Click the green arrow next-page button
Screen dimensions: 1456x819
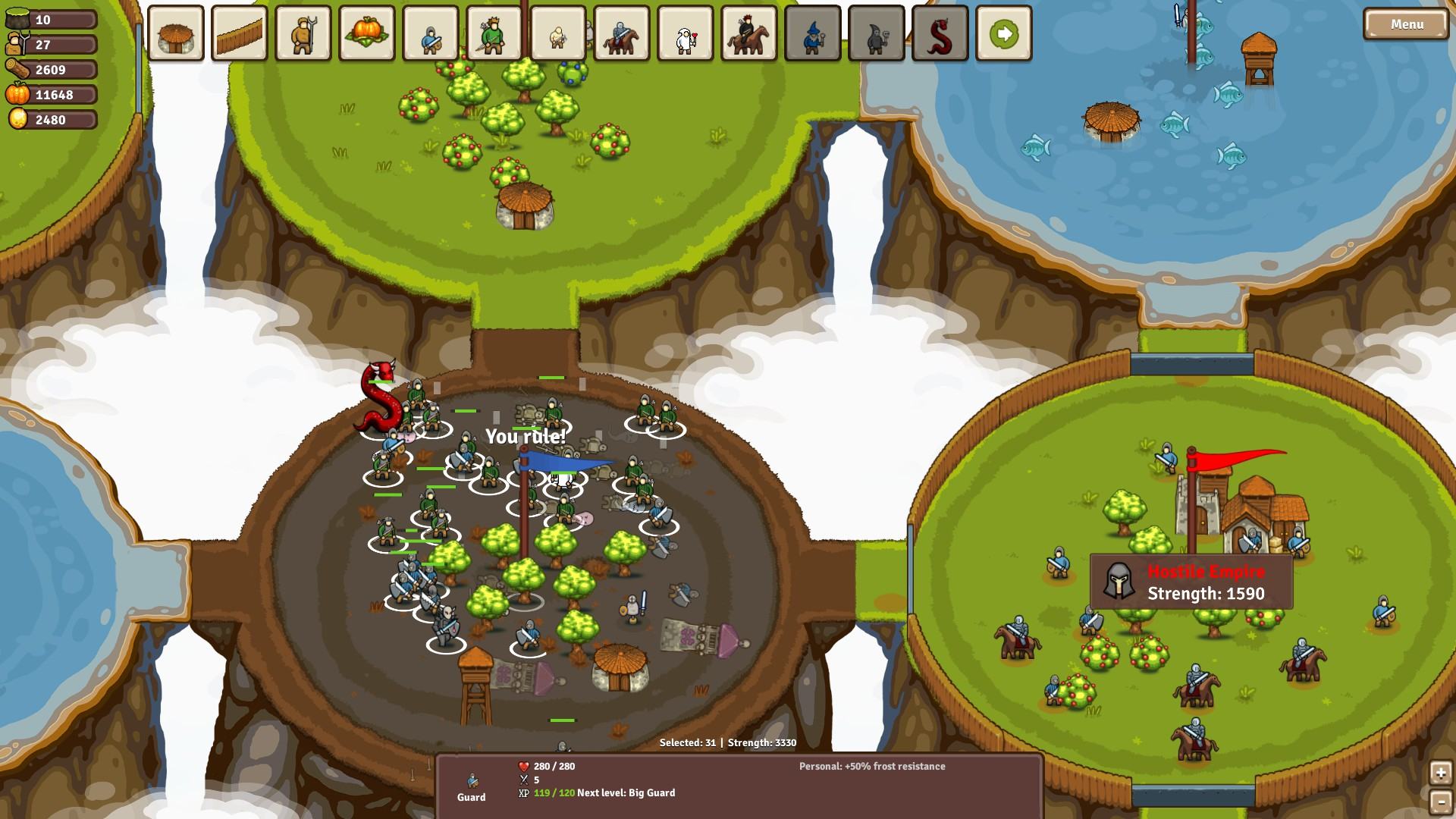pos(1004,33)
